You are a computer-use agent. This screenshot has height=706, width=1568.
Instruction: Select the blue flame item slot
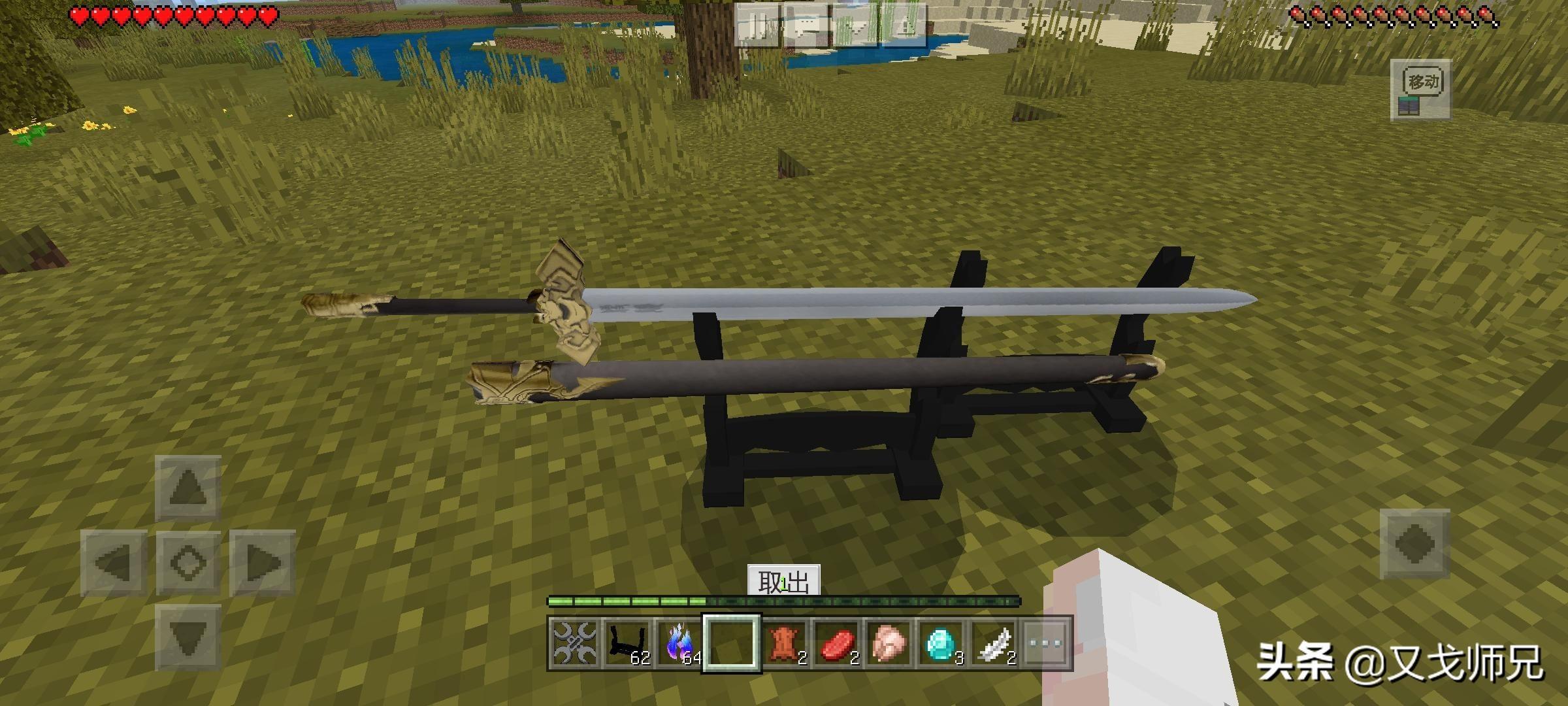(x=679, y=643)
